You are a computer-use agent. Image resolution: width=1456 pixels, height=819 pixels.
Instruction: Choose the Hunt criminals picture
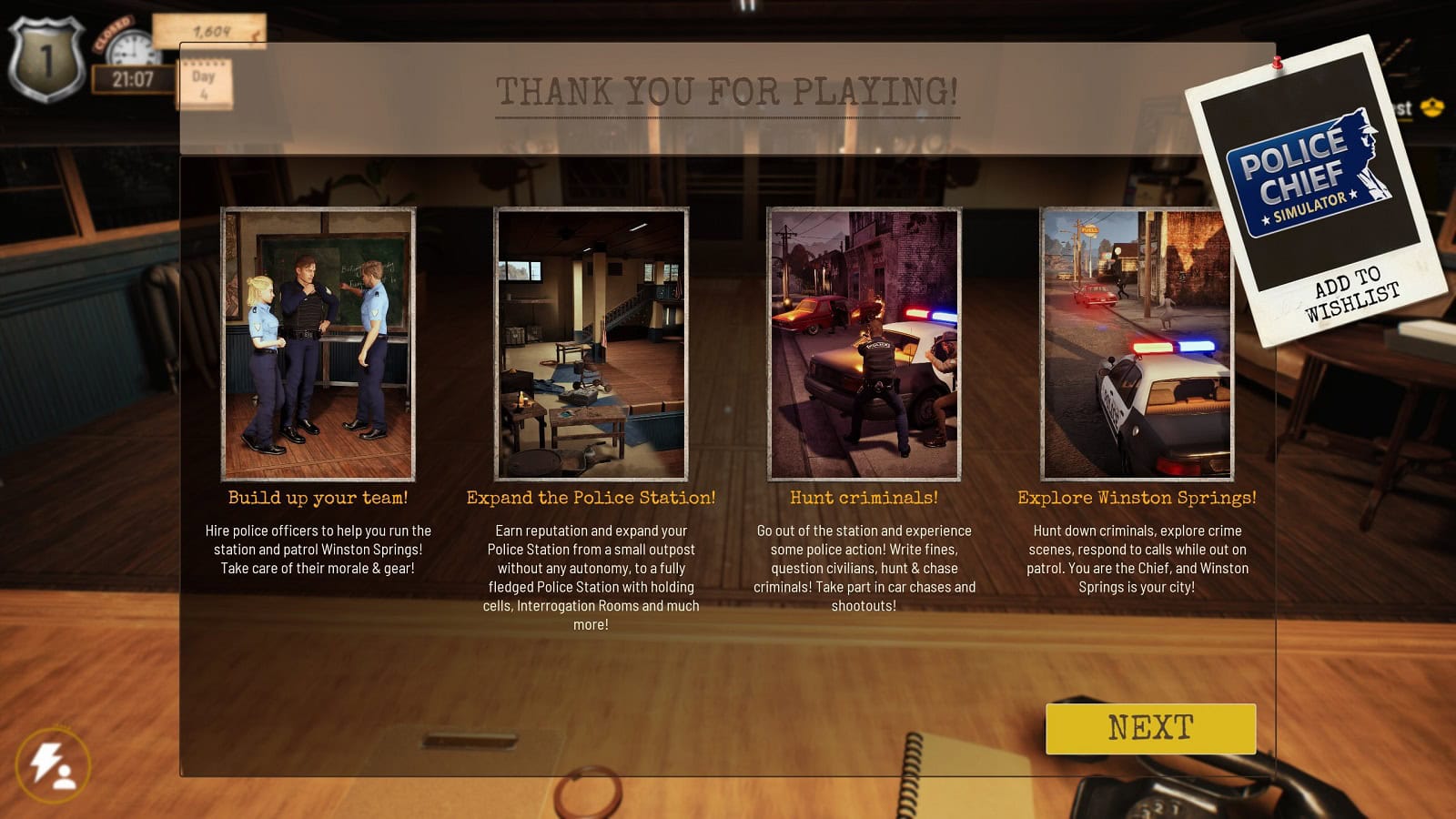[864, 344]
